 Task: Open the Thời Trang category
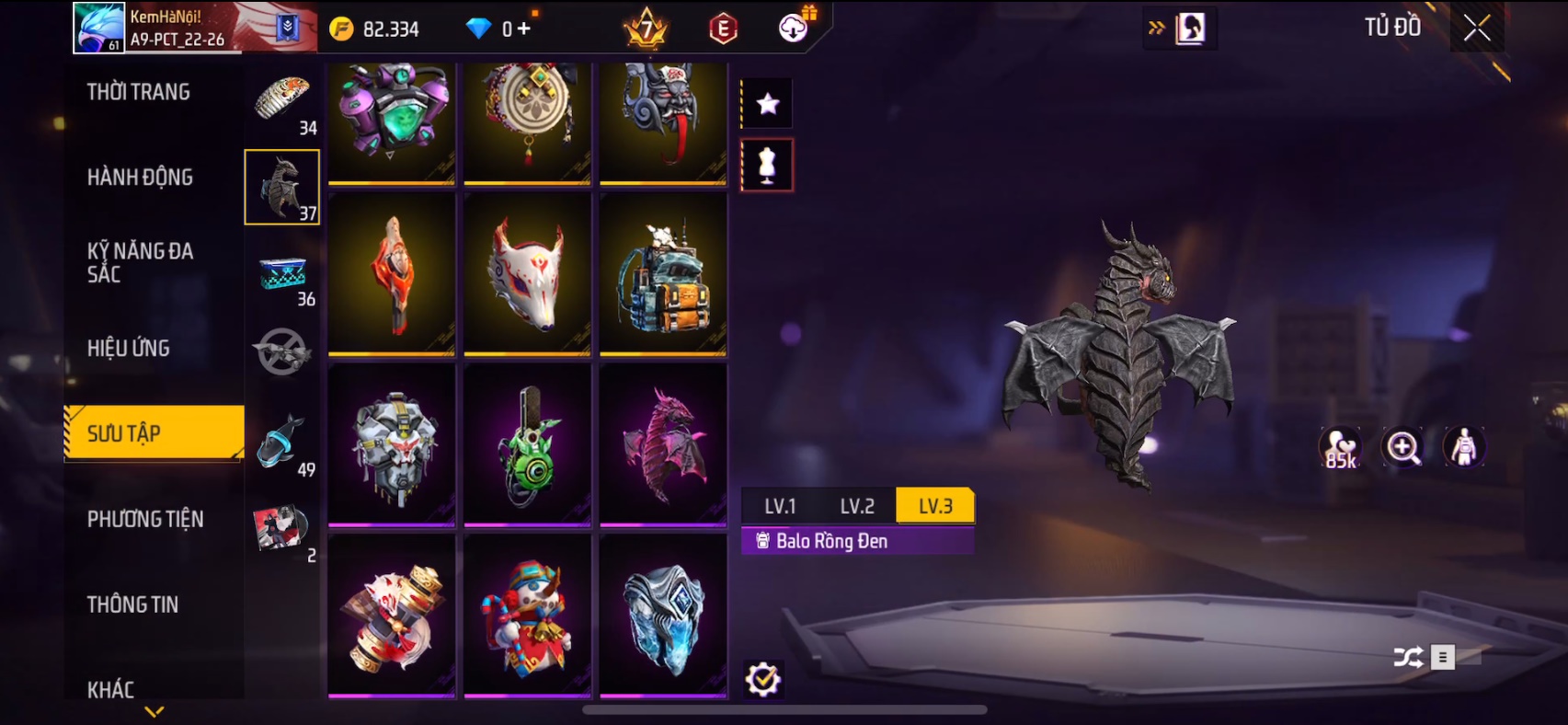139,92
